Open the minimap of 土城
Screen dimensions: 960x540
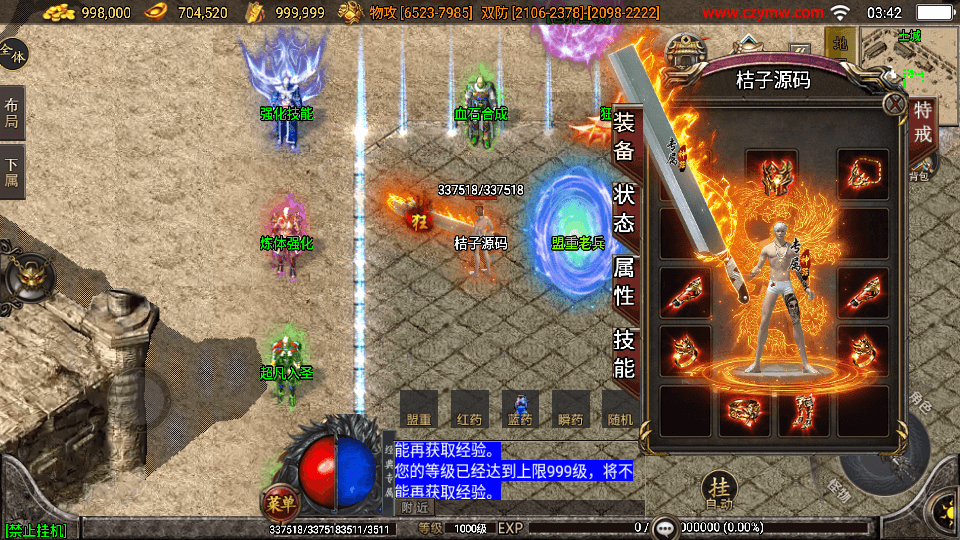click(908, 60)
